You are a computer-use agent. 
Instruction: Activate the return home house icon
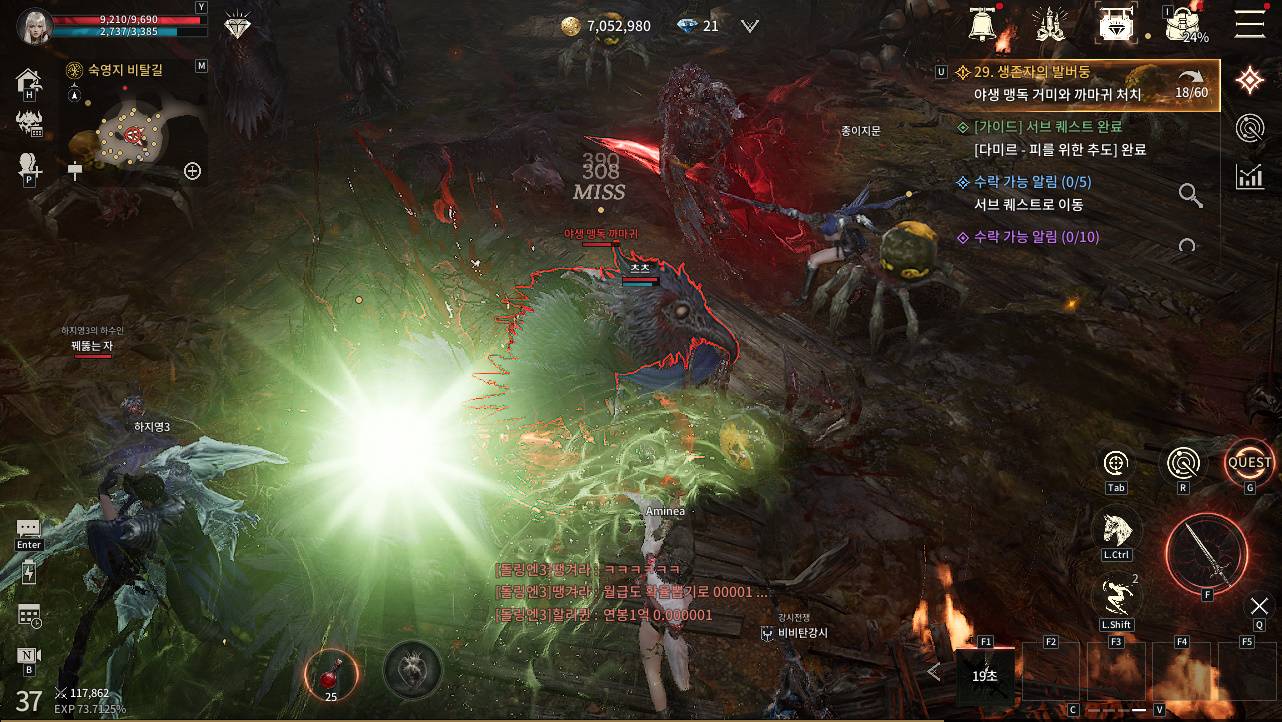[x=29, y=80]
